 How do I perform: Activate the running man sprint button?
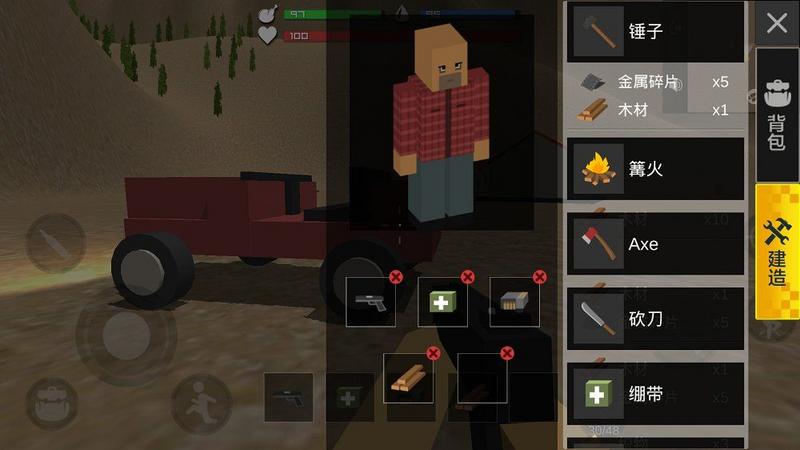[200, 404]
